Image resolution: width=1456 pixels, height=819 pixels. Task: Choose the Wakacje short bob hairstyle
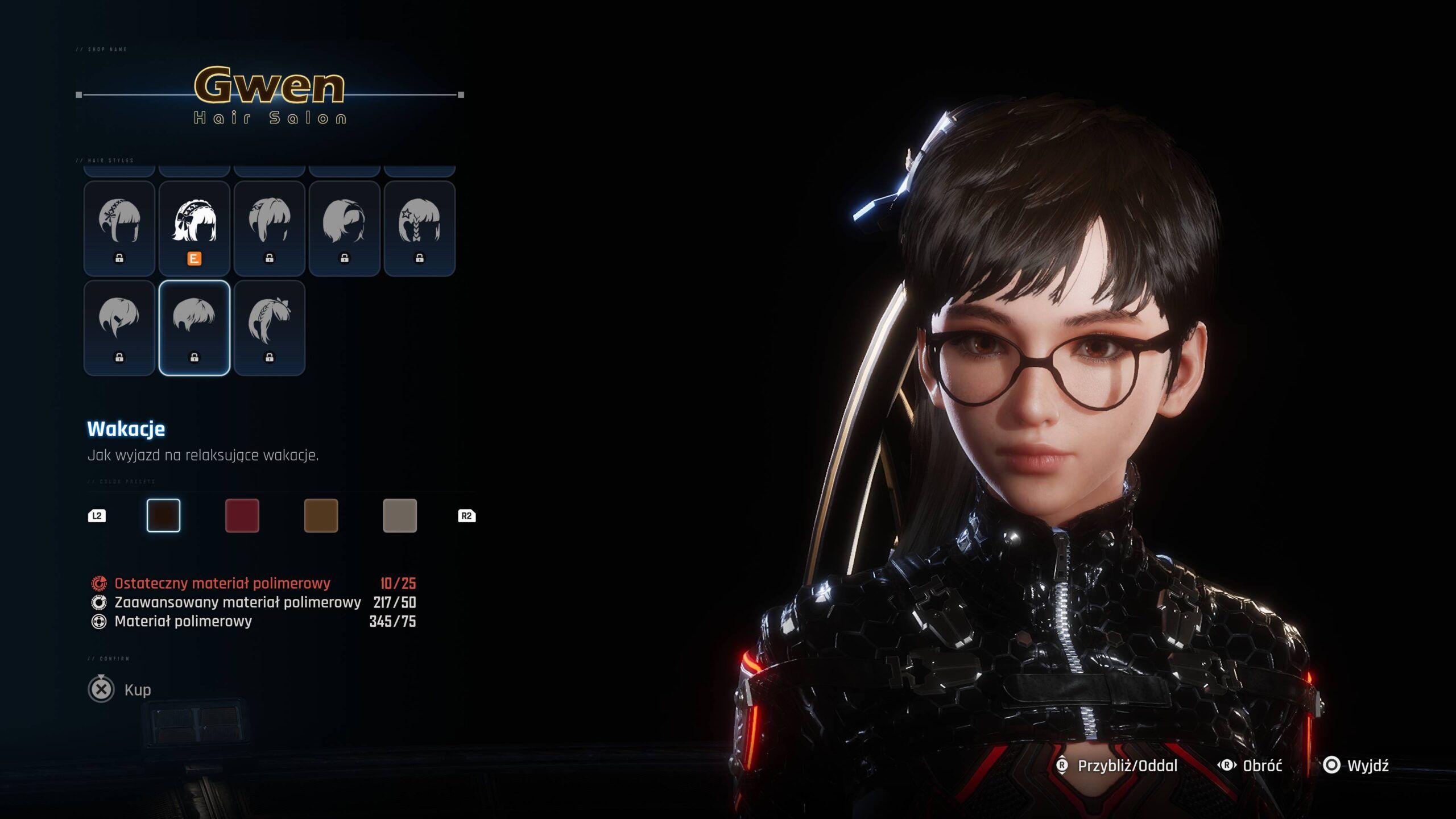pyautogui.click(x=195, y=324)
